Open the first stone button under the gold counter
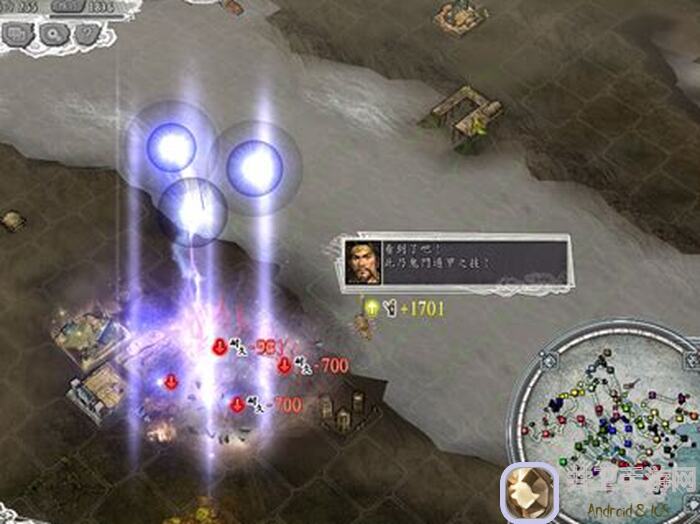 18,36
